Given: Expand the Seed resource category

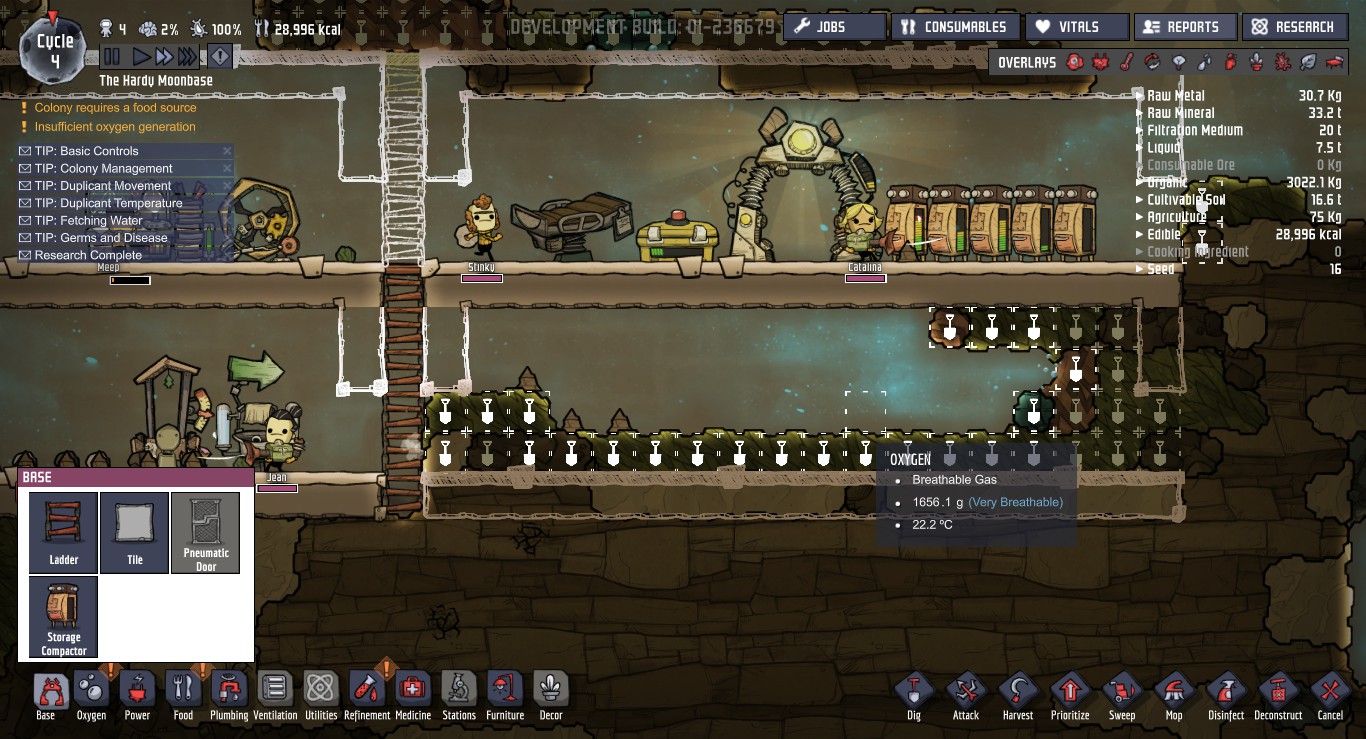Looking at the screenshot, I should pos(1139,268).
